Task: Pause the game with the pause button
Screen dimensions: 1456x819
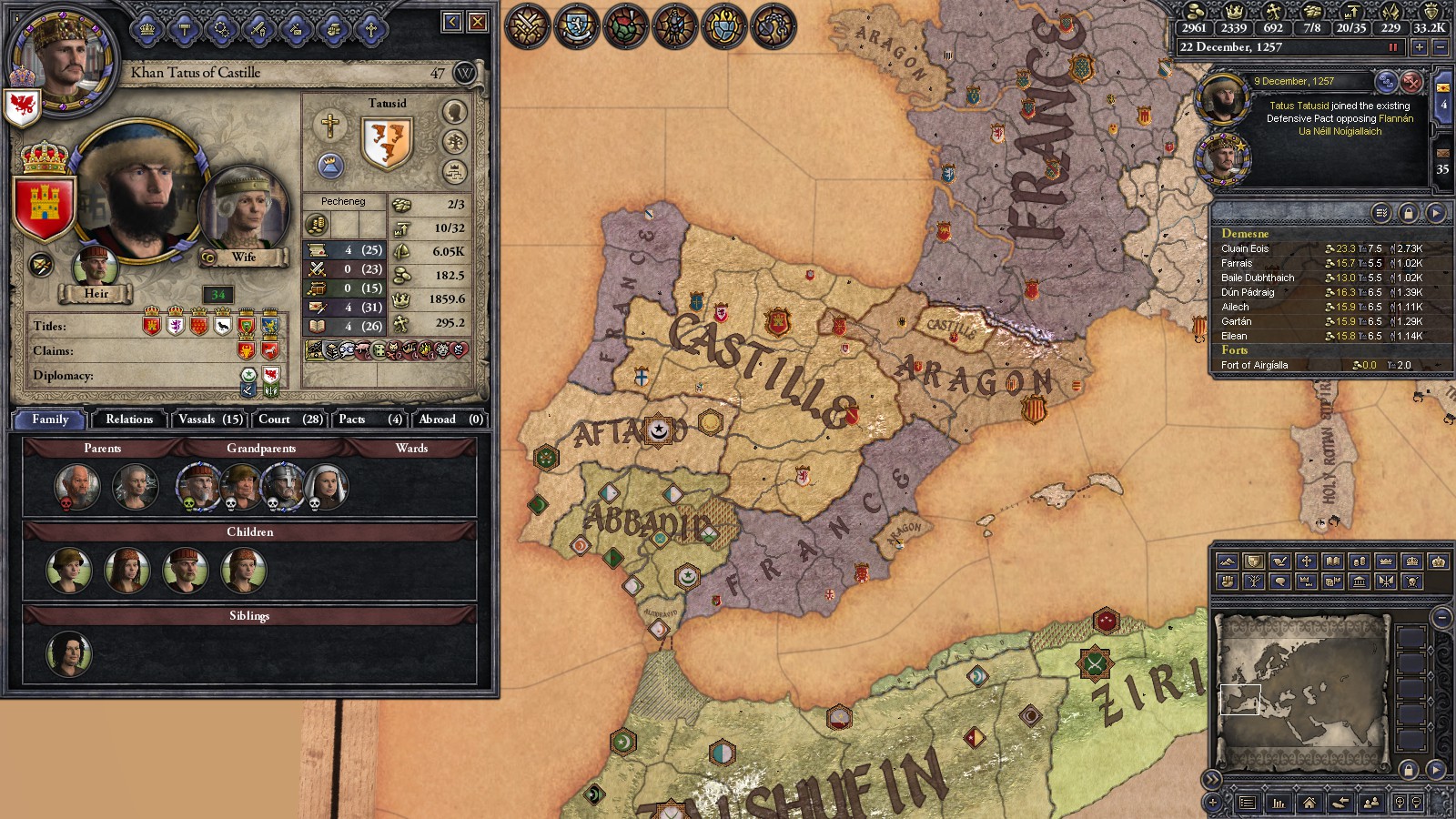Action: coord(1391,45)
